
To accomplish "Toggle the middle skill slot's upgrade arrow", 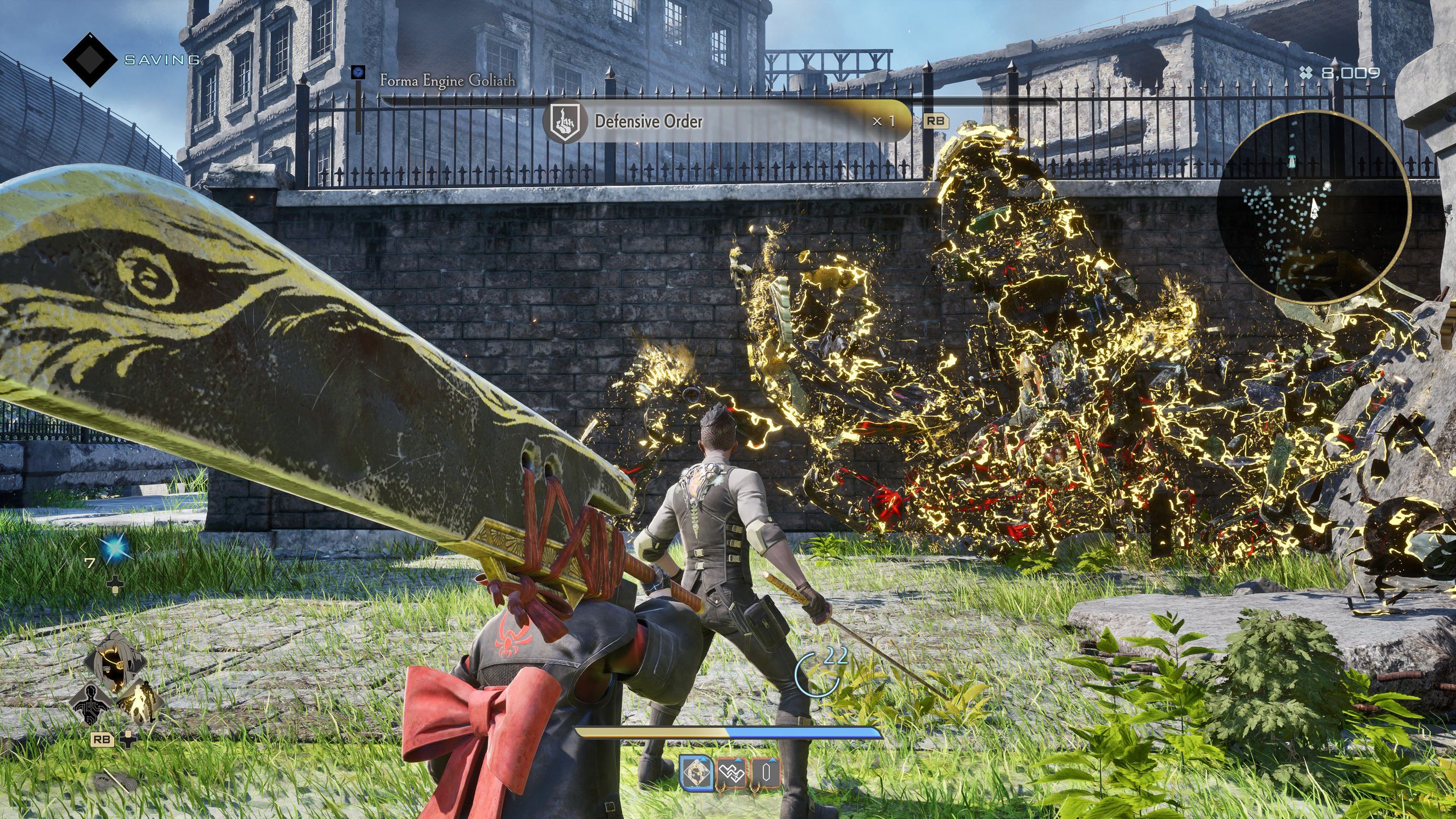I will click(738, 760).
